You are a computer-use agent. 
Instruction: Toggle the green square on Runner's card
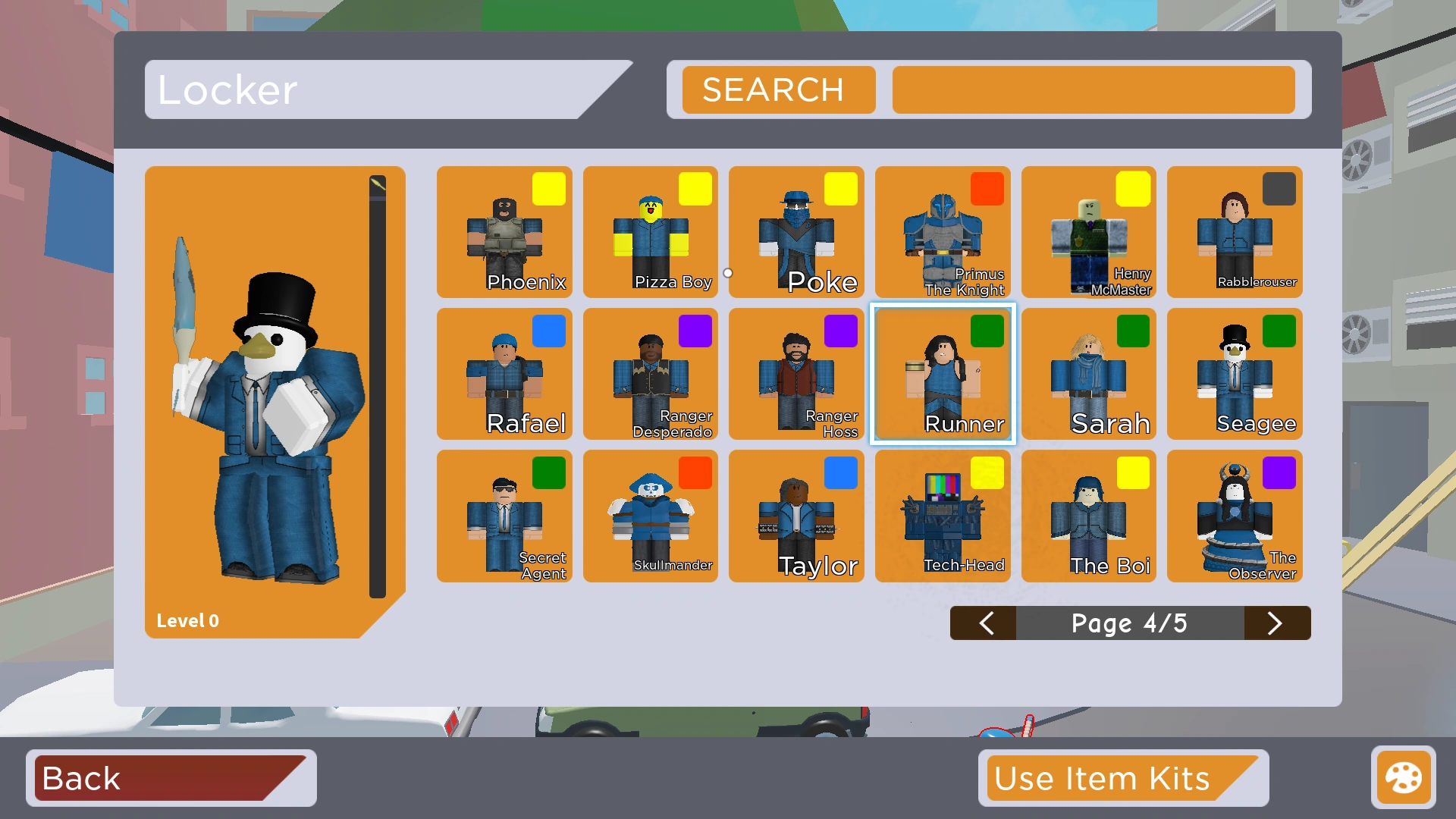[987, 331]
